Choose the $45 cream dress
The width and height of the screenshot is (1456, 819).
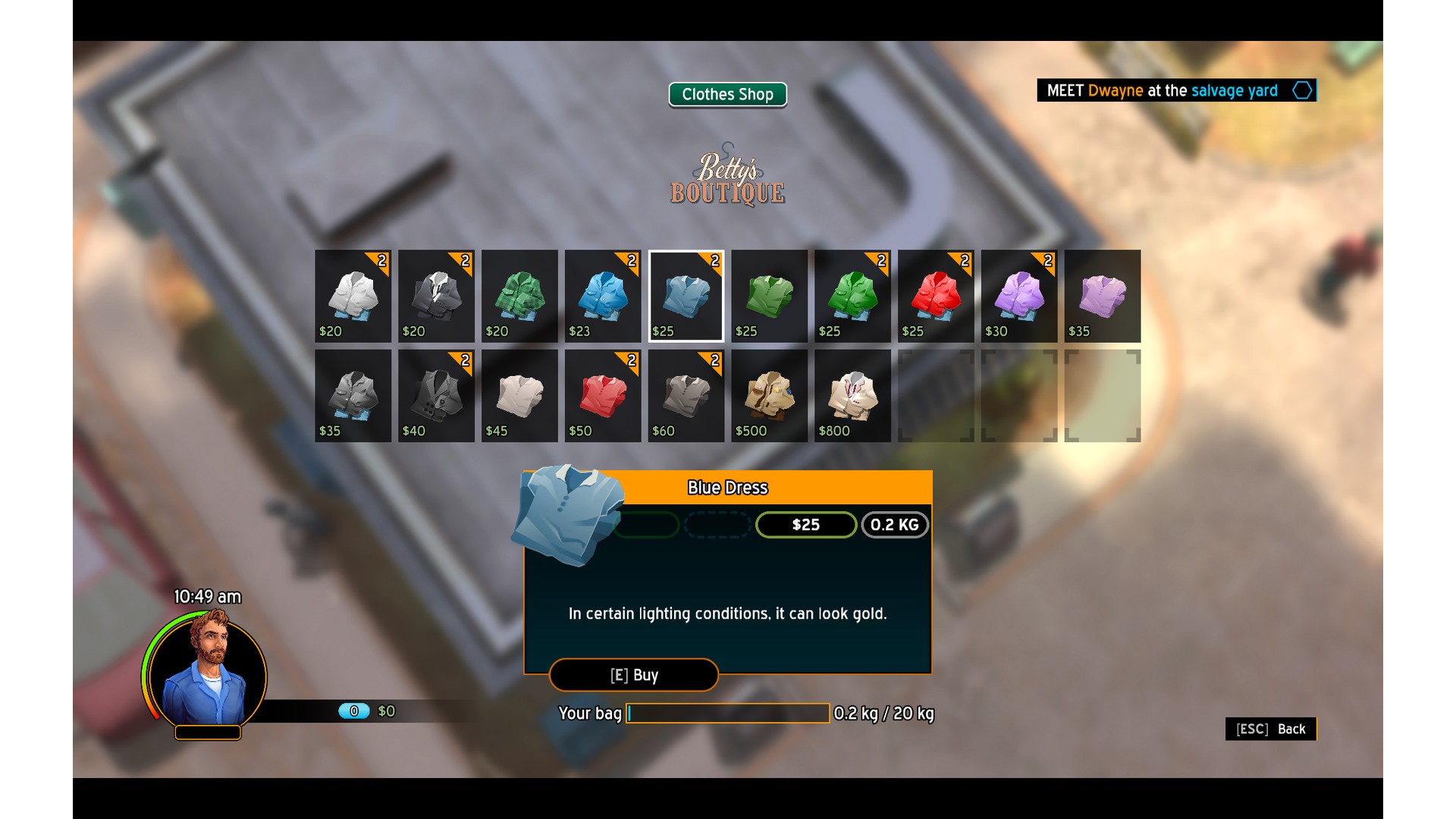(519, 395)
